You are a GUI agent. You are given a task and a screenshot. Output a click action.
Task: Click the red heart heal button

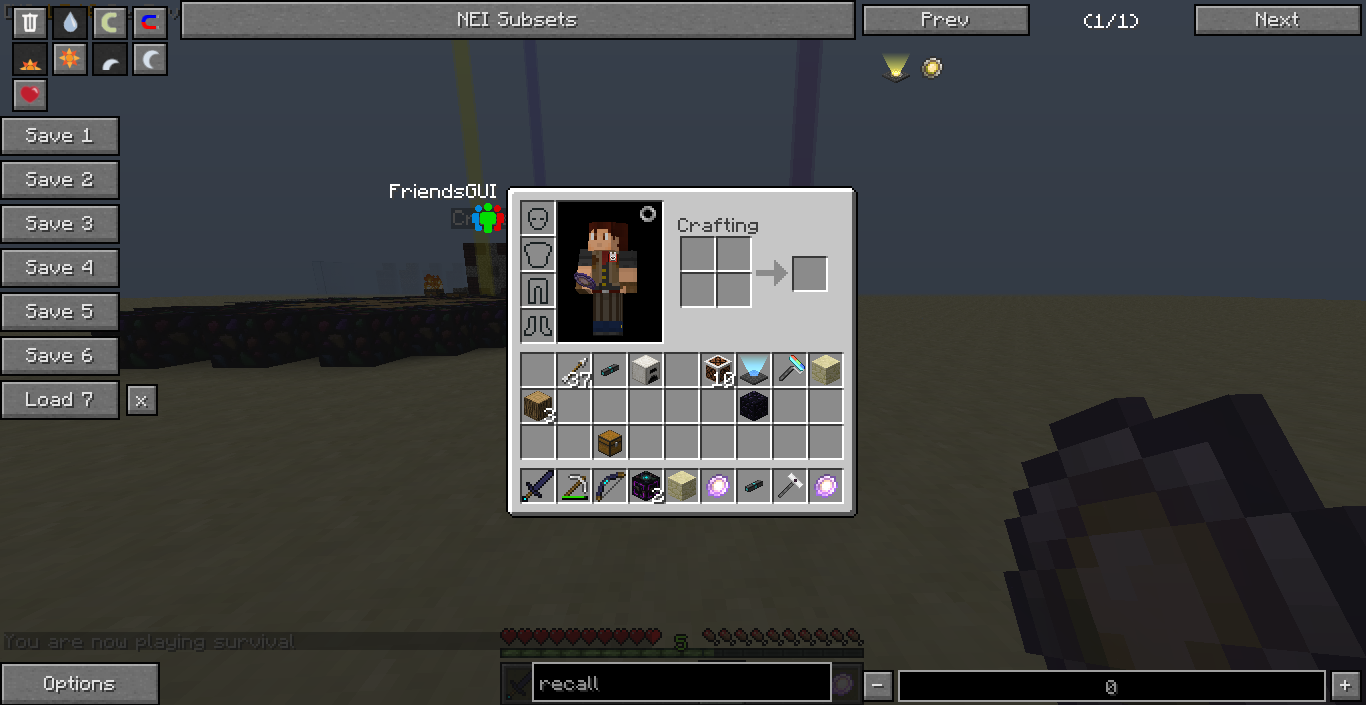30,95
